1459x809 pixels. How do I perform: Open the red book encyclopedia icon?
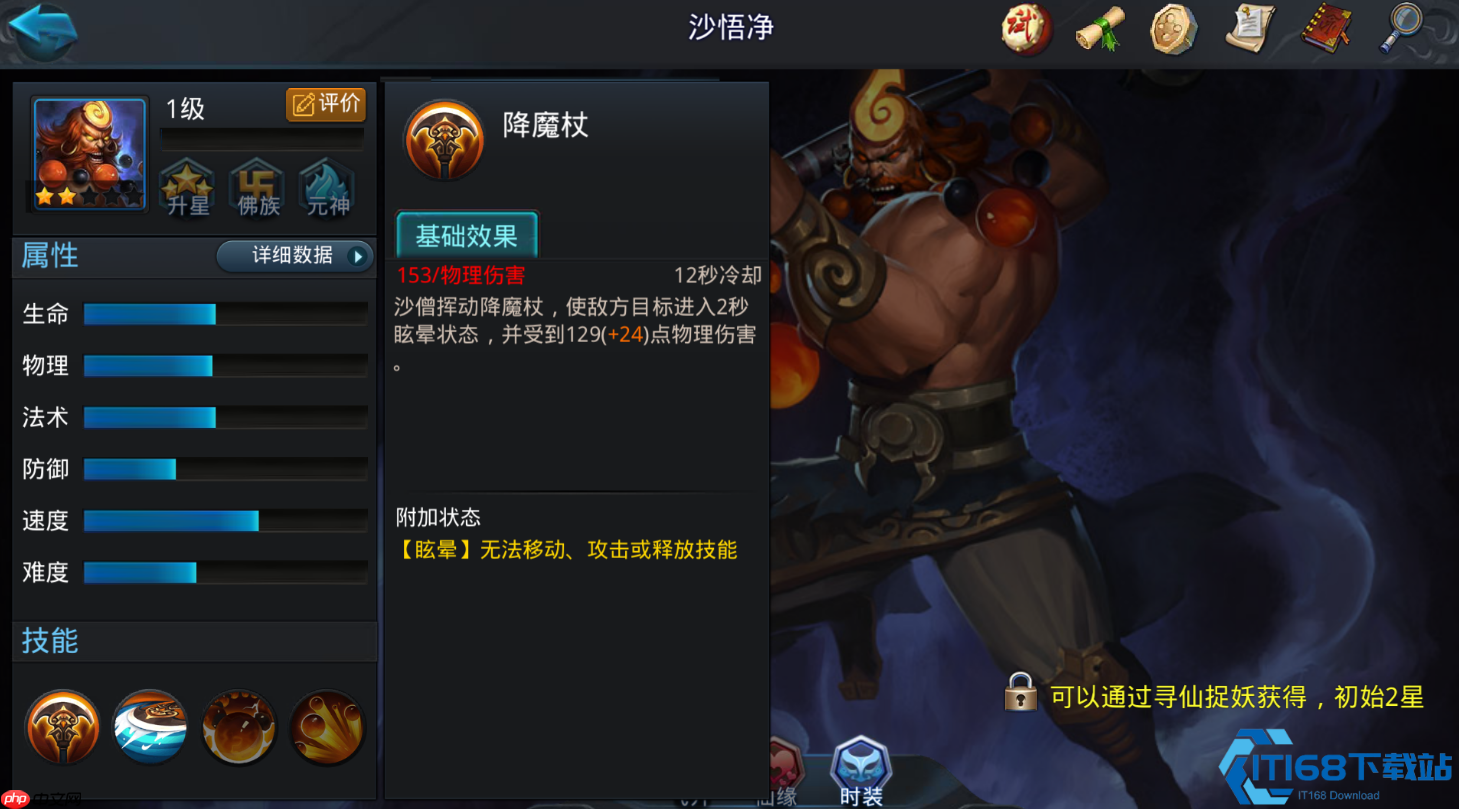click(1325, 30)
